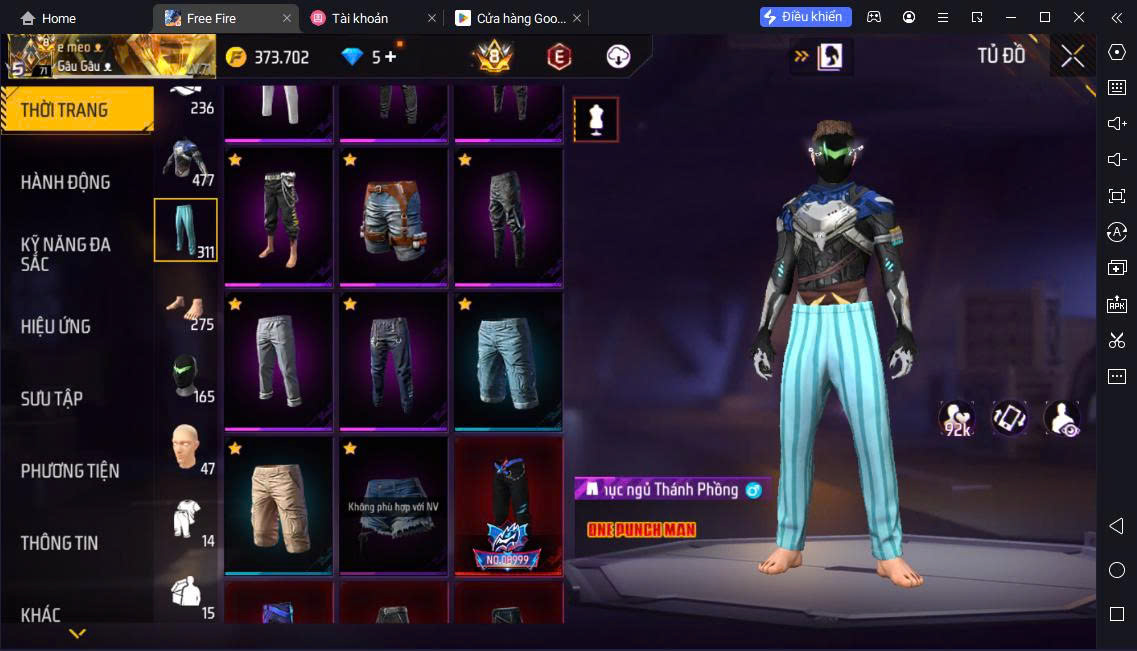Select the black pants numbered NO.08999

tap(508, 505)
